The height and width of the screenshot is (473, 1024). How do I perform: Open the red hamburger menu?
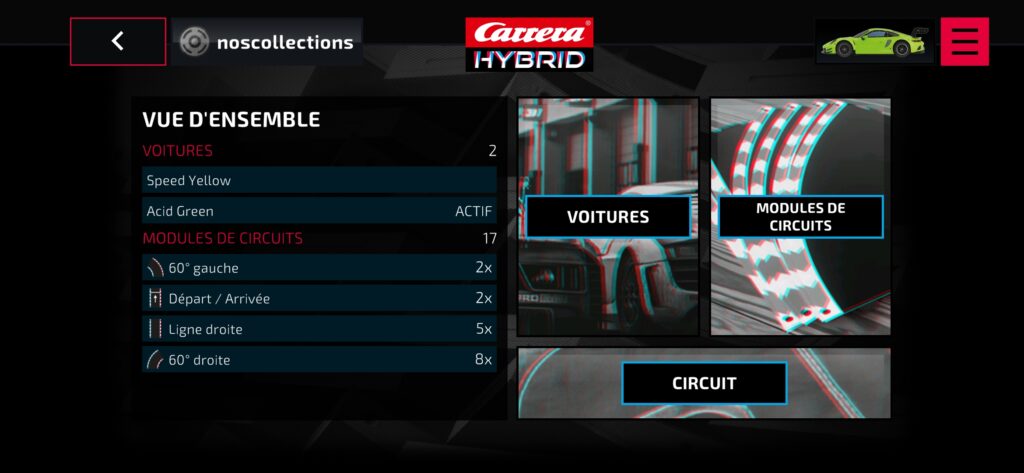964,41
